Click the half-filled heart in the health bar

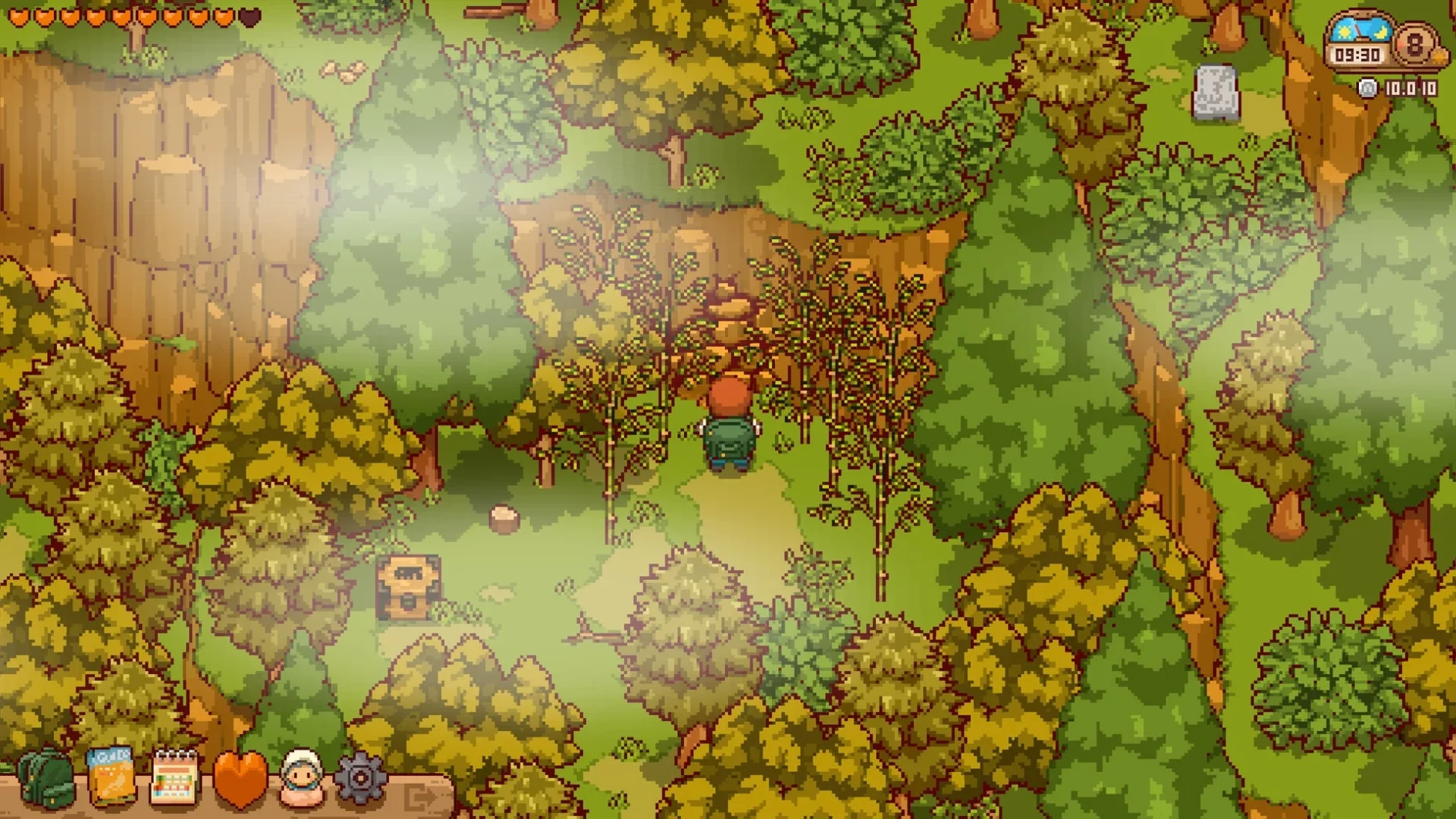[x=223, y=17]
